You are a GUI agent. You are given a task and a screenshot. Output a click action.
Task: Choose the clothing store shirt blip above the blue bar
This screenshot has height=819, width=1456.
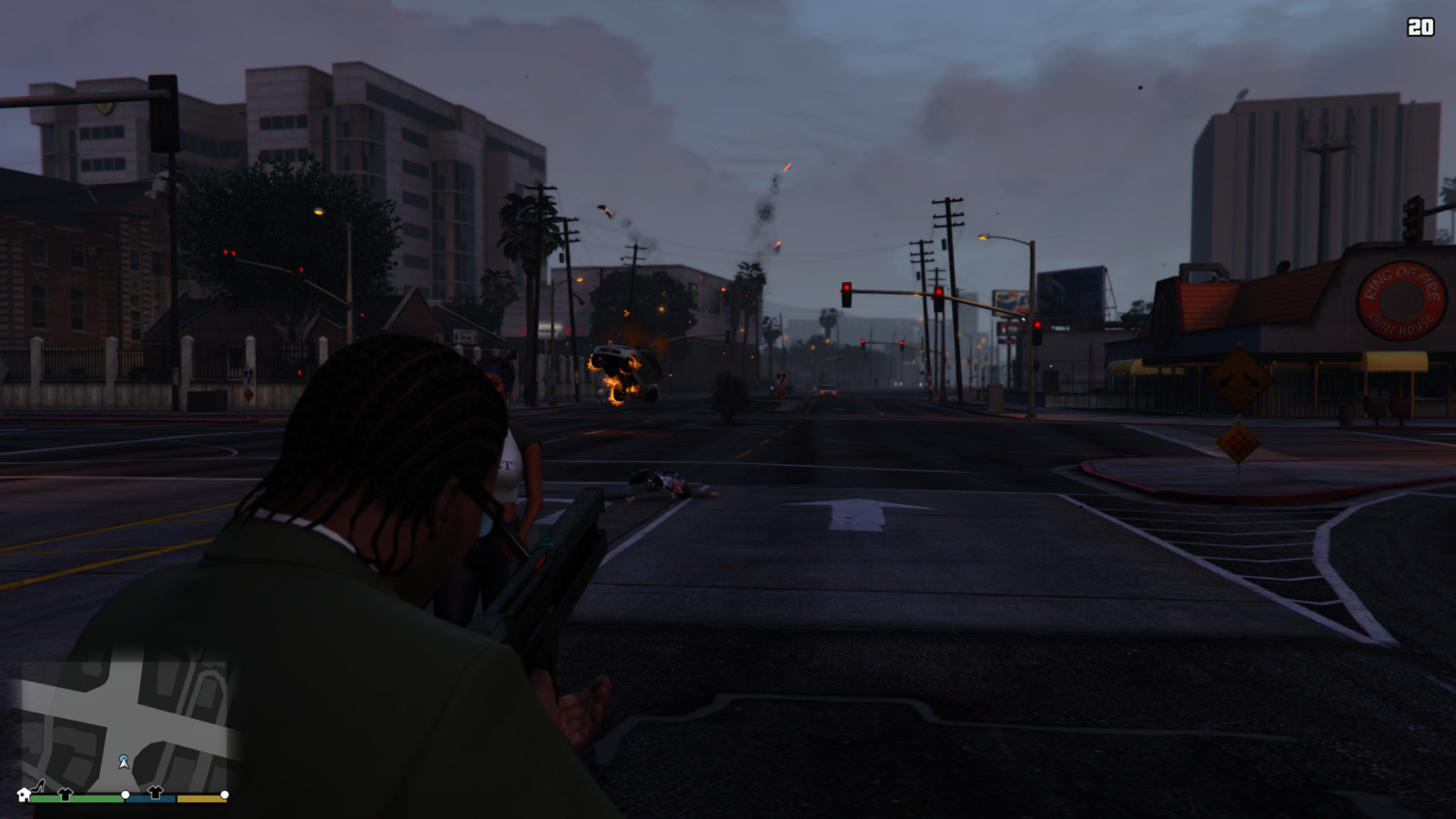pos(155,792)
